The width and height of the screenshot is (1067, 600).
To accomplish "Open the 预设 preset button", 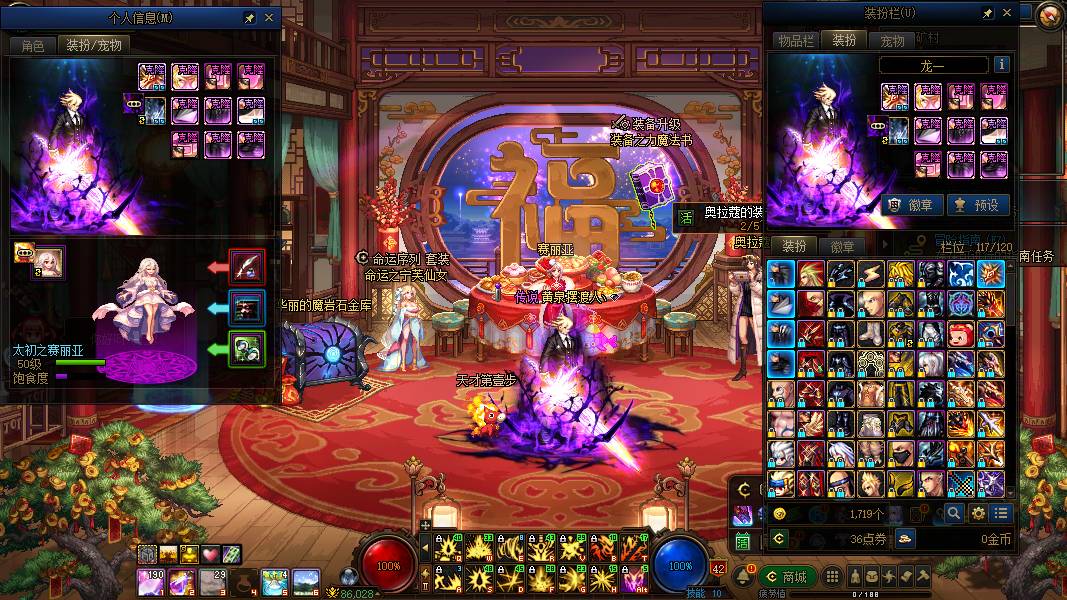I will (977, 205).
